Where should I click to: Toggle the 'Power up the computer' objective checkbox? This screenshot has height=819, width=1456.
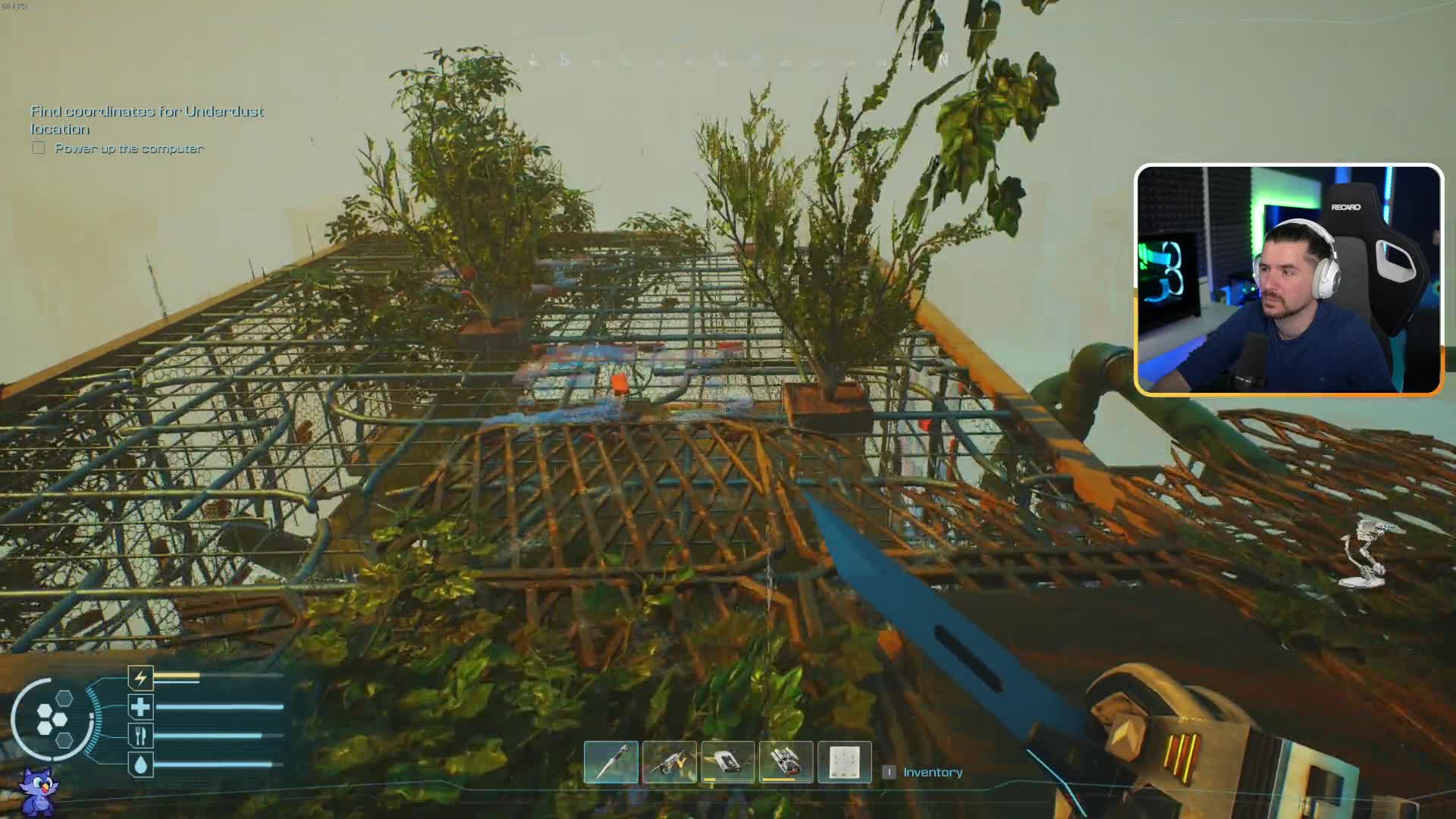pos(39,148)
